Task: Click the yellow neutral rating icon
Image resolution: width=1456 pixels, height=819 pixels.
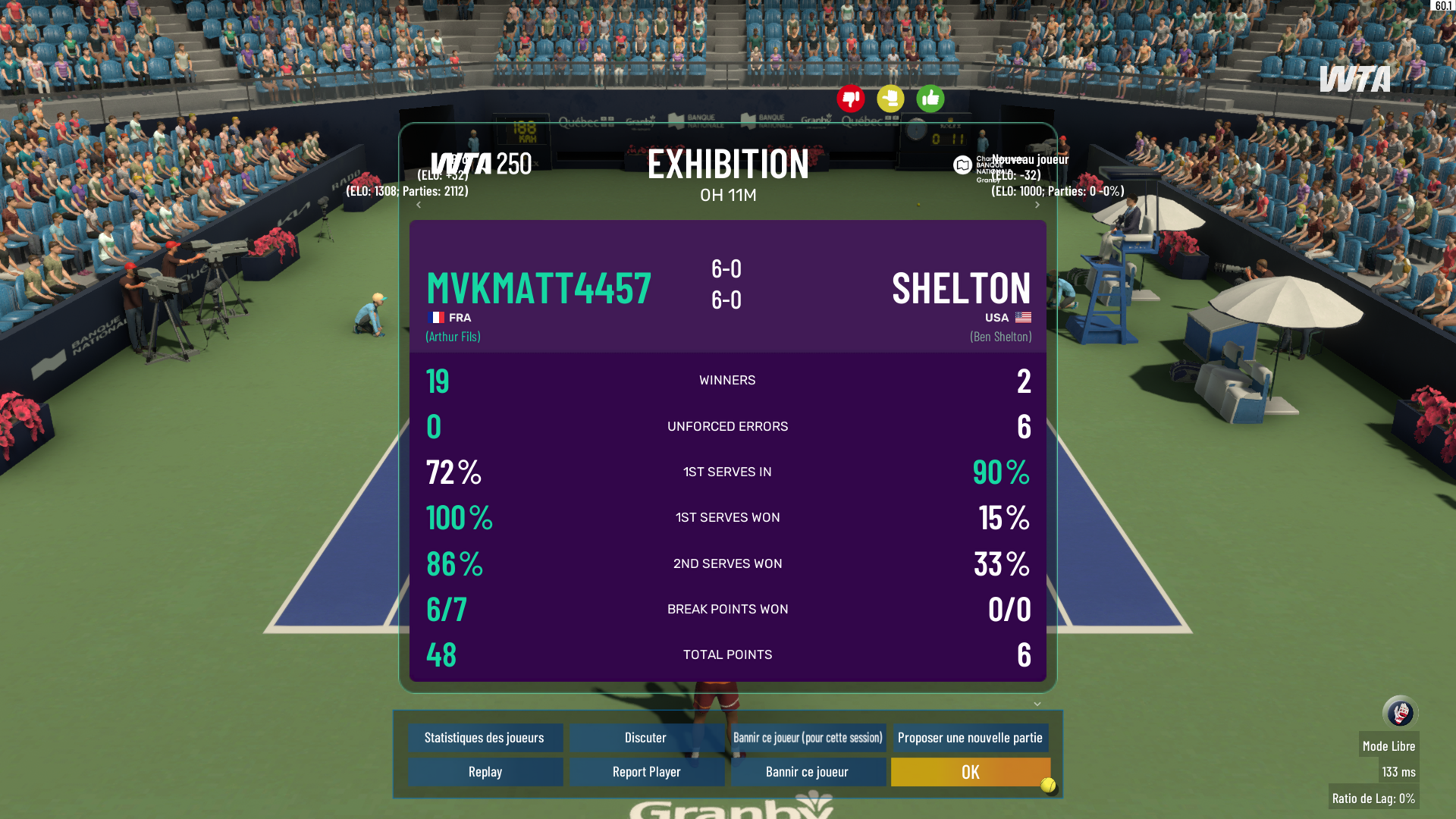Action: pyautogui.click(x=890, y=99)
